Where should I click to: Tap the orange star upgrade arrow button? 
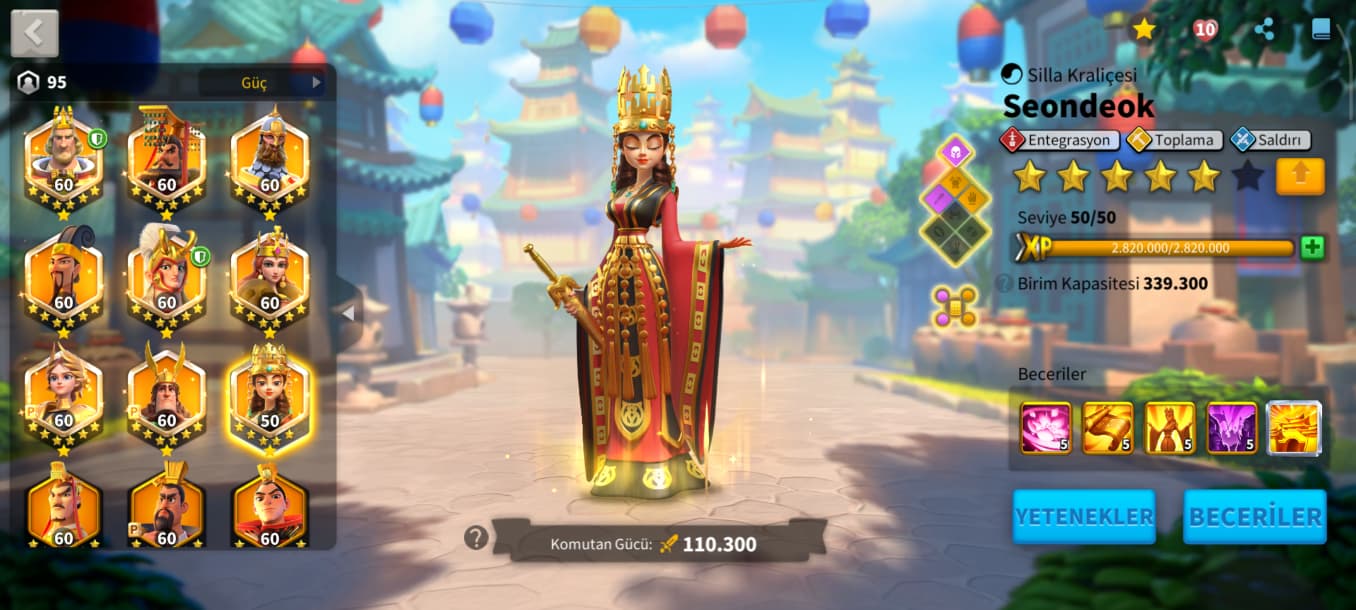tap(1299, 176)
